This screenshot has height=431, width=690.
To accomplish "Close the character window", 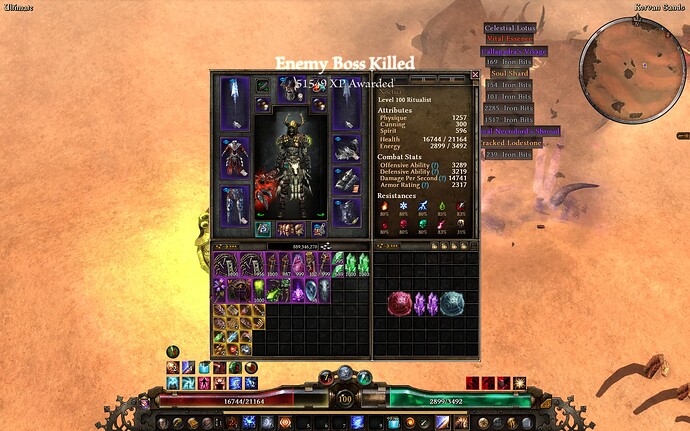I will [x=475, y=75].
